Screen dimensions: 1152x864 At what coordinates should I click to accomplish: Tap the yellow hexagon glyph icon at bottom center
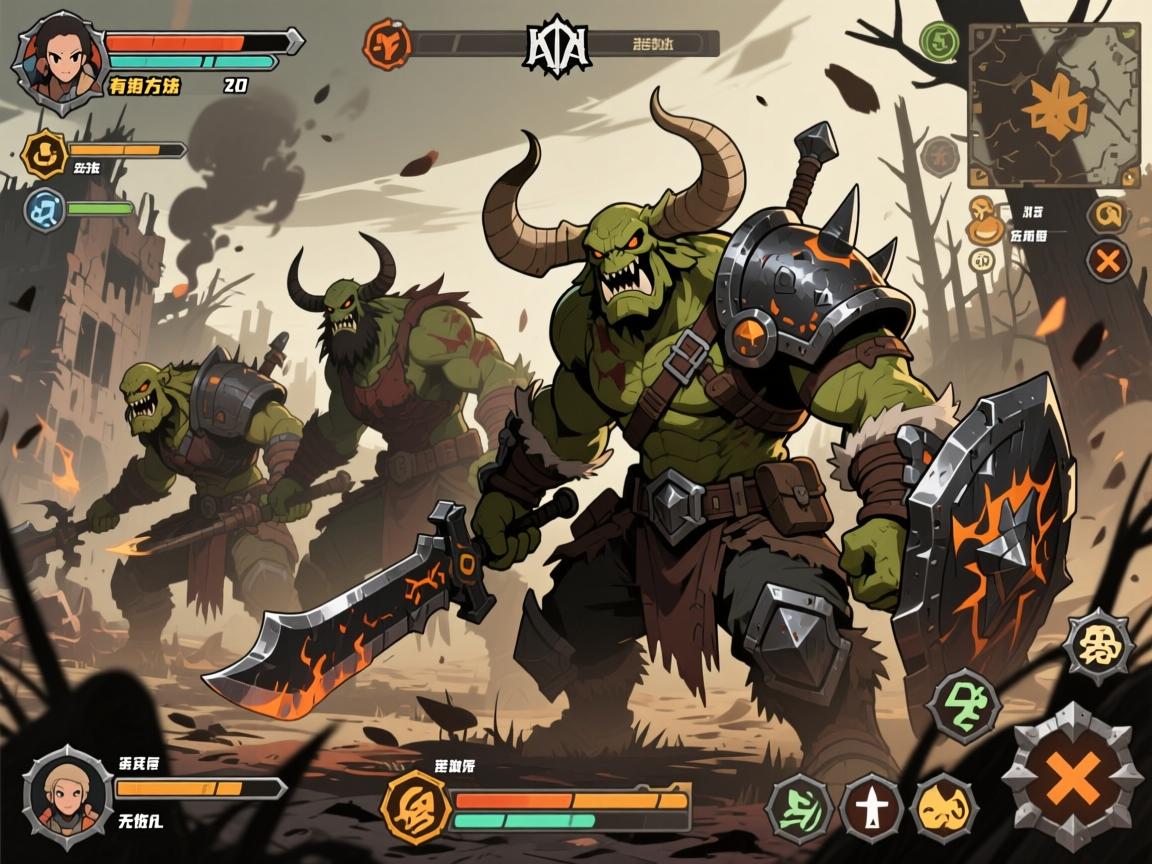pos(415,805)
